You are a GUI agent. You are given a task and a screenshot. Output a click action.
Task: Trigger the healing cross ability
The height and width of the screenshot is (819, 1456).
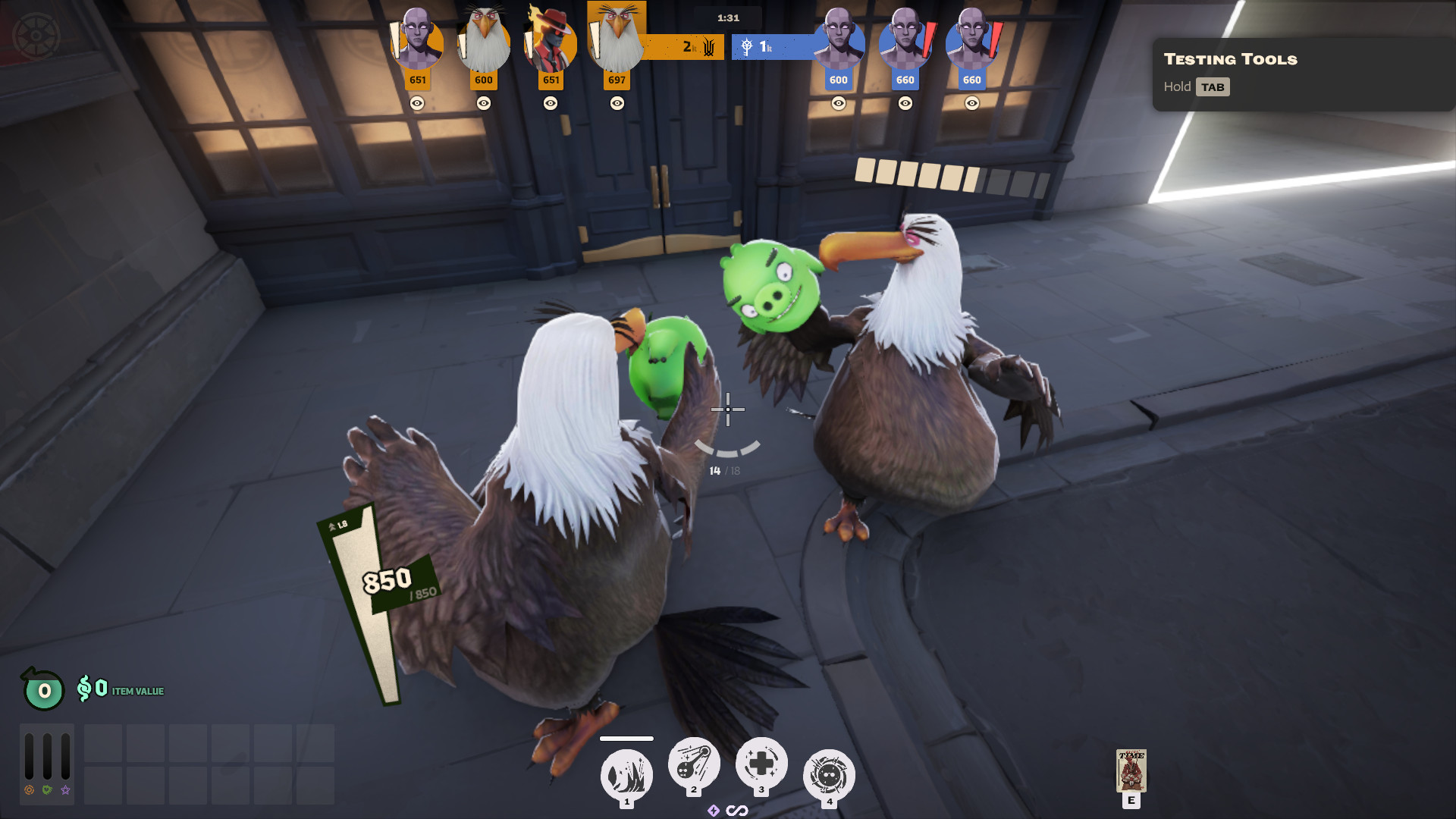(761, 763)
